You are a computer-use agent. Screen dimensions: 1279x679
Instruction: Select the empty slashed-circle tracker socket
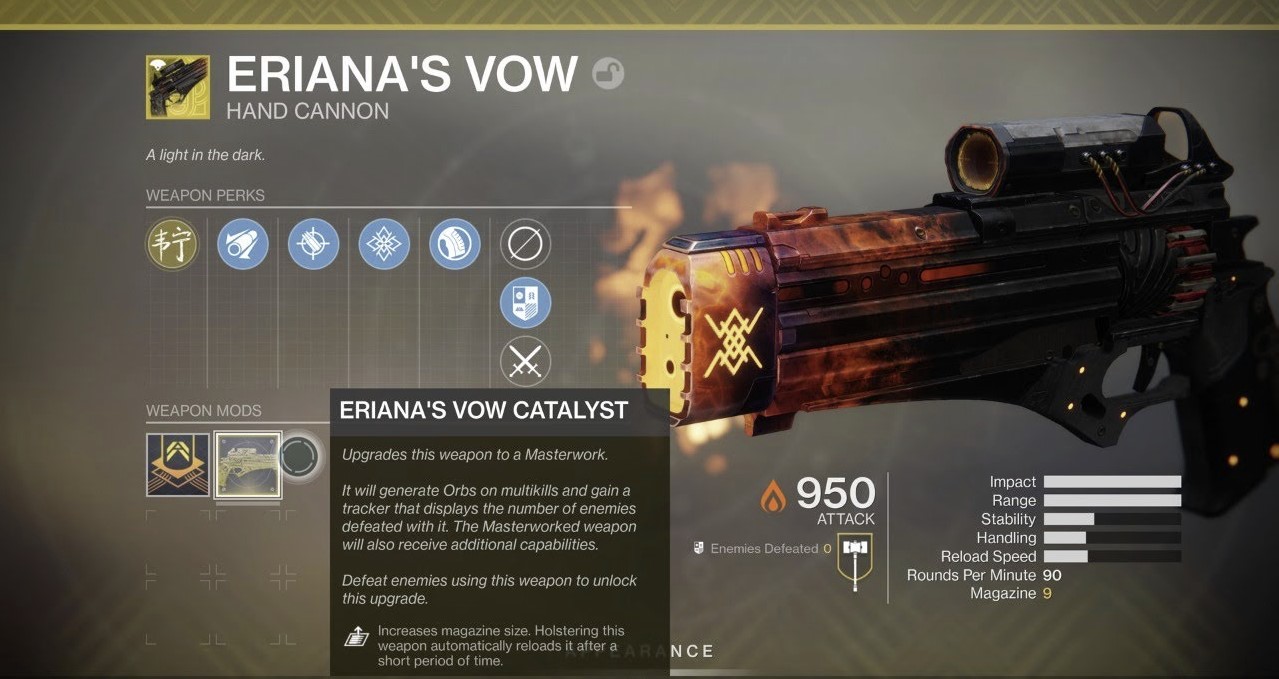click(x=525, y=244)
